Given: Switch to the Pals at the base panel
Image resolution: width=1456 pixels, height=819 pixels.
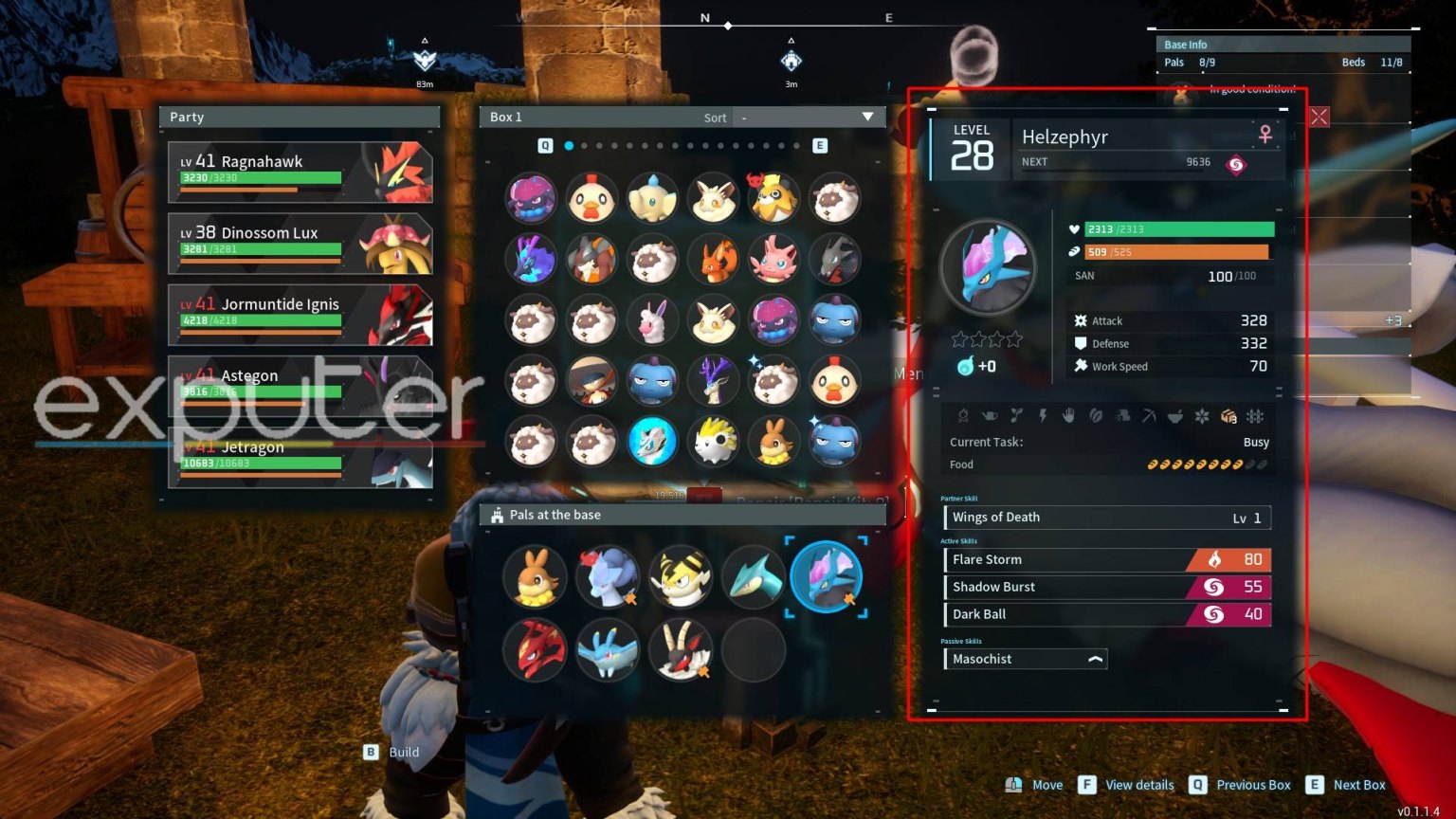Looking at the screenshot, I should tap(555, 515).
